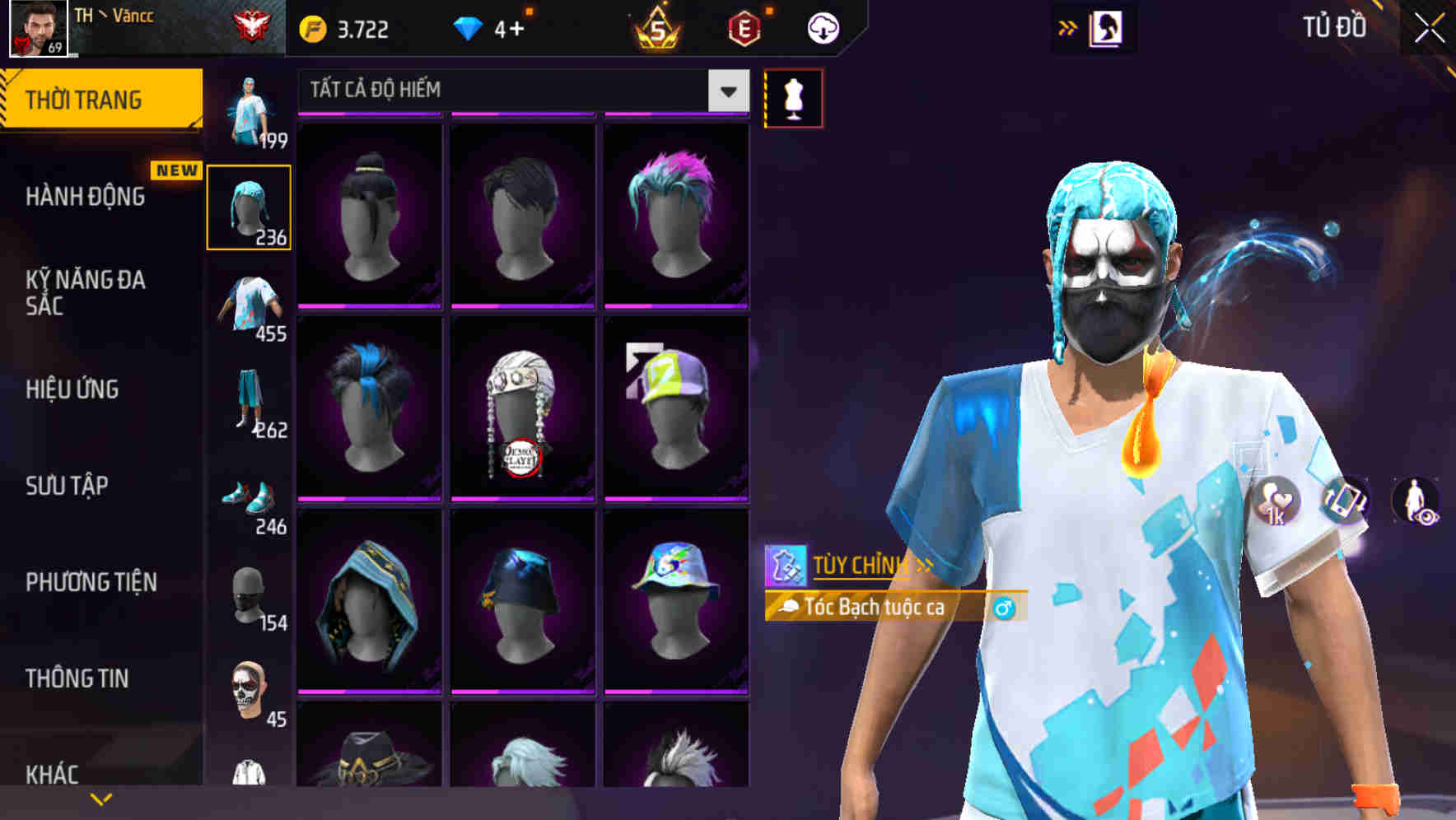This screenshot has width=1456, height=820.
Task: Click the double chevron next to TÙY CHỈNH
Action: (x=926, y=565)
